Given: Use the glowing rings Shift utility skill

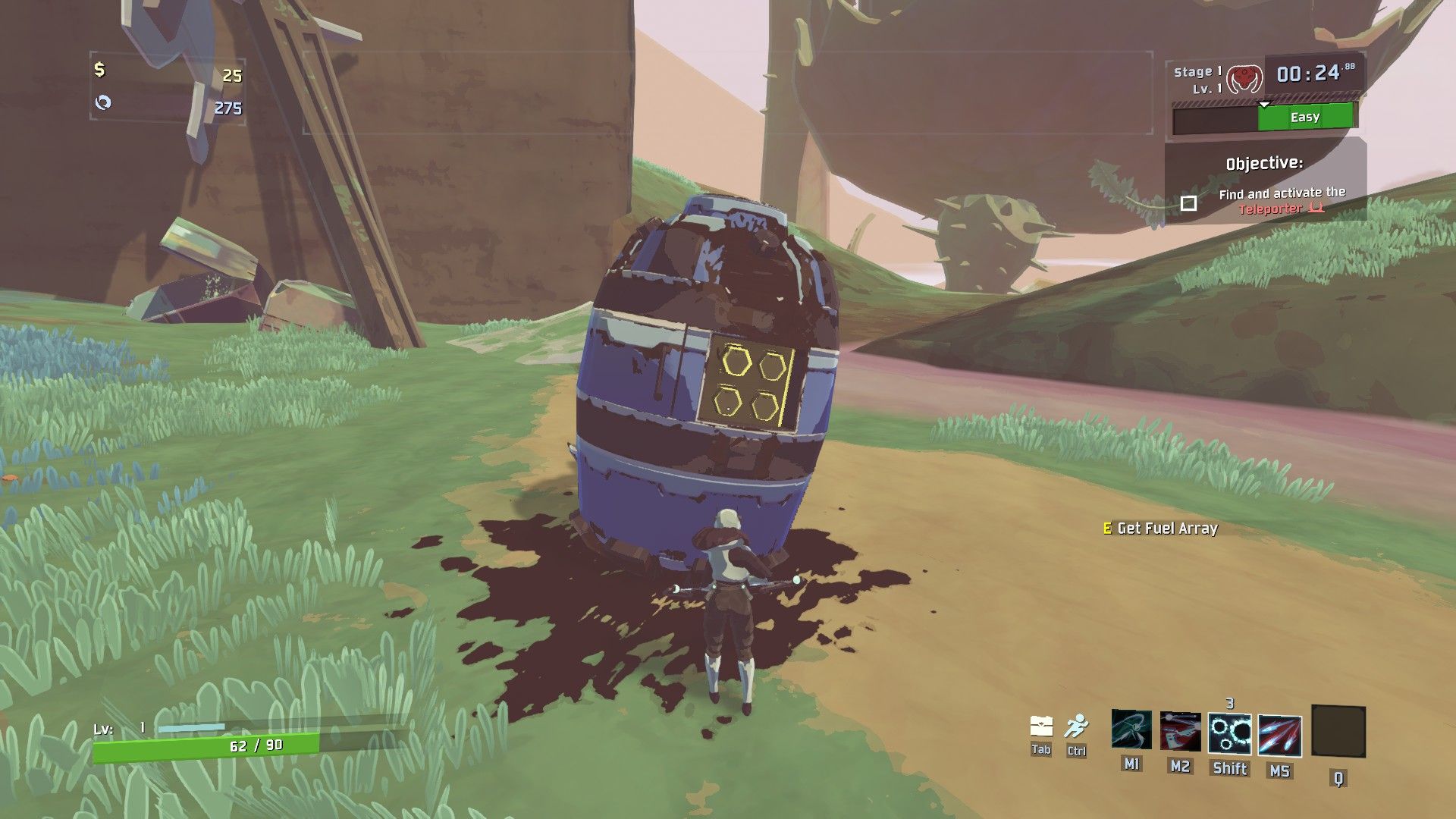Looking at the screenshot, I should (x=1229, y=733).
